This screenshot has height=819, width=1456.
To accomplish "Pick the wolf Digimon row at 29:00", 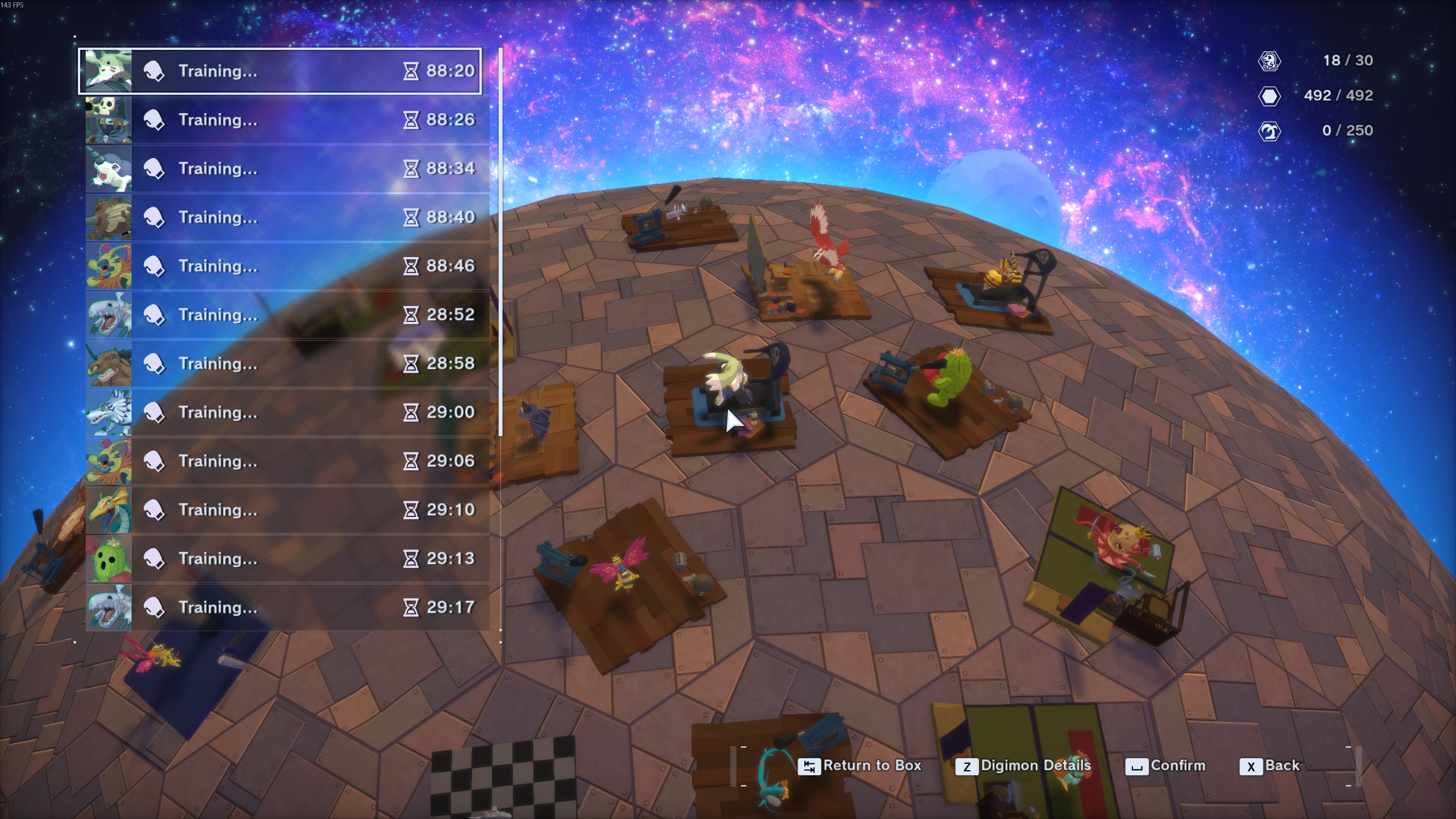I will coord(287,412).
